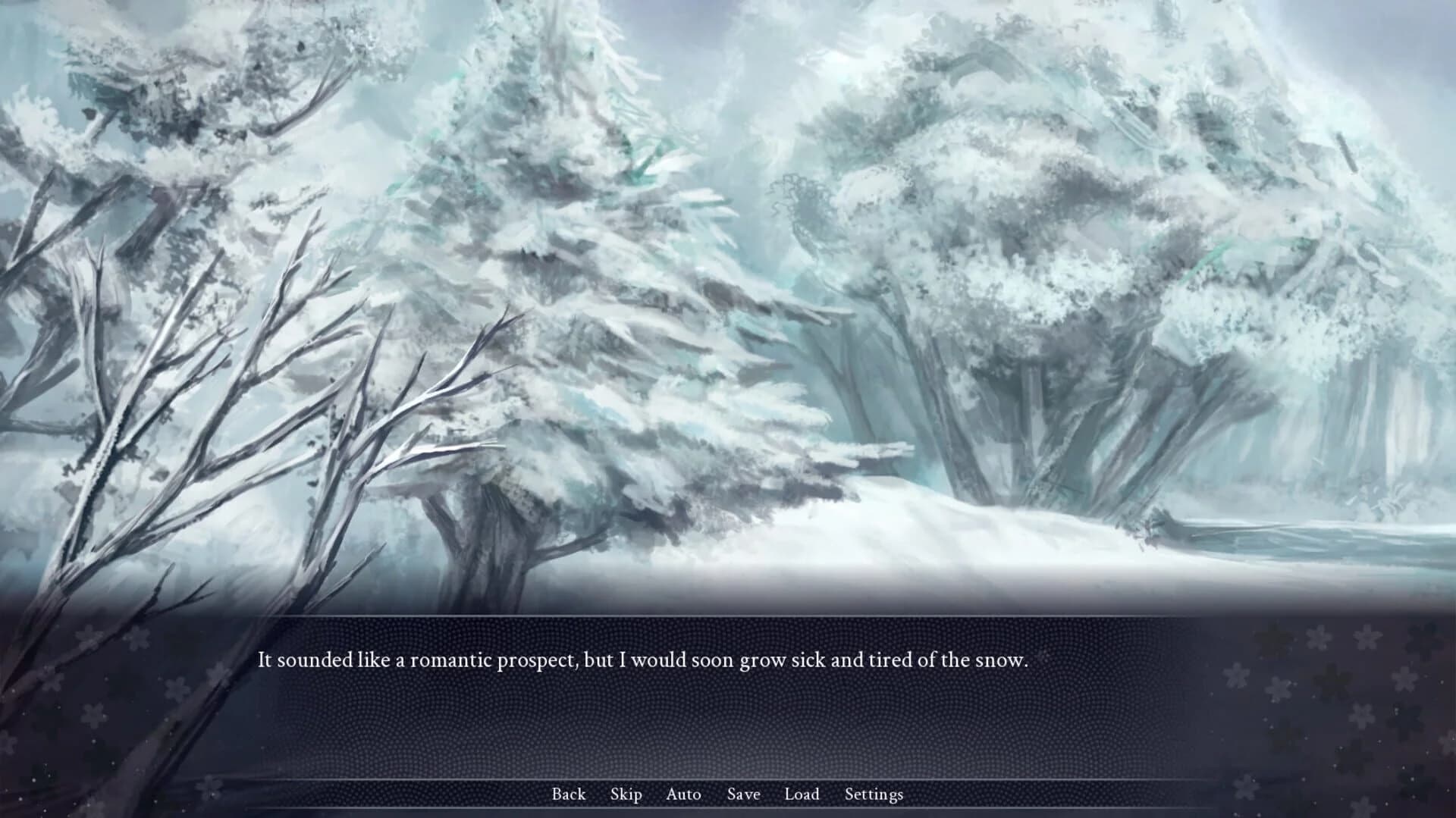Open preferences via the Settings link
Viewport: 1456px width, 818px height.
tap(874, 794)
